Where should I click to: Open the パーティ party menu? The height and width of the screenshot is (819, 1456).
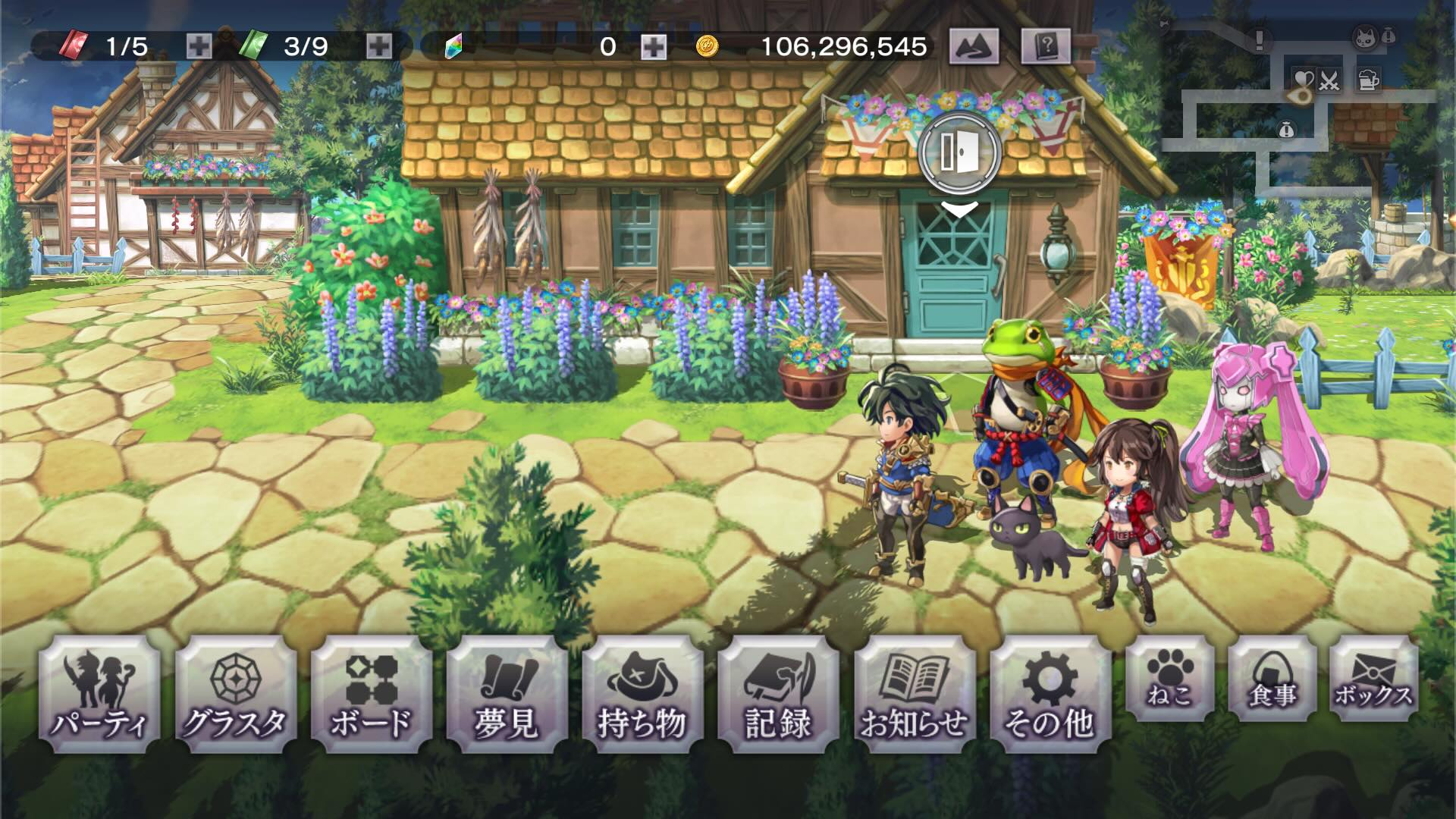coord(99,695)
